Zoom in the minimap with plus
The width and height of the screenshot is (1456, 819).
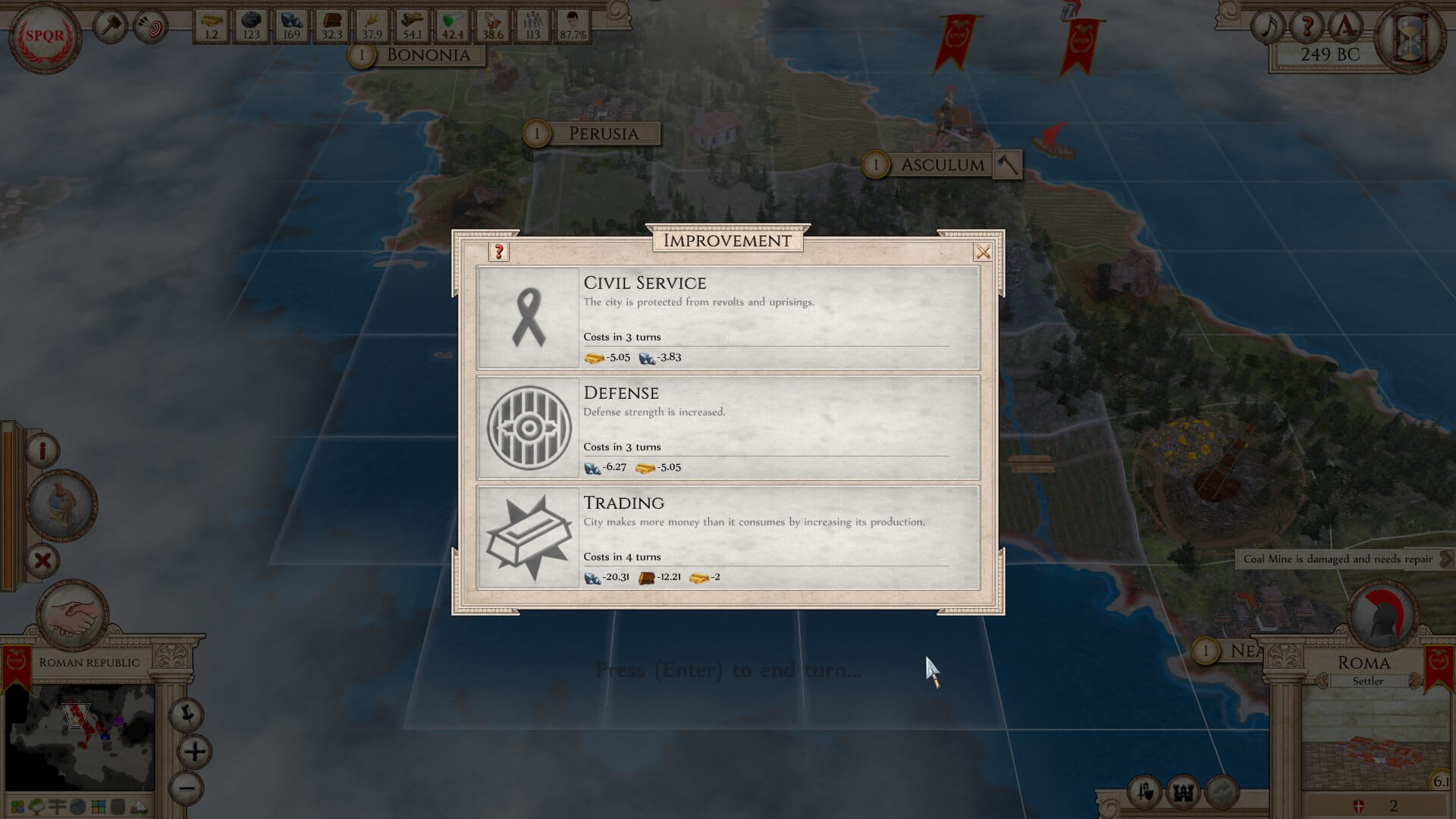click(x=194, y=752)
